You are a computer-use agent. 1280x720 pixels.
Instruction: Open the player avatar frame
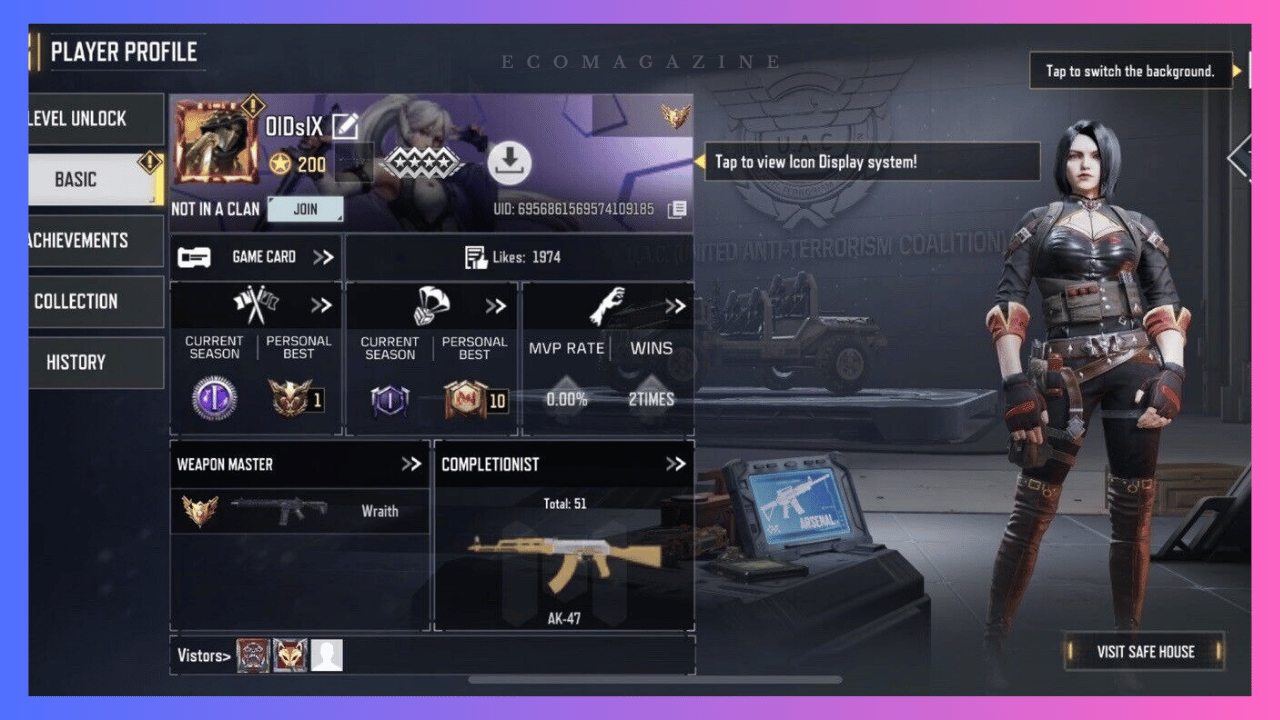[216, 140]
